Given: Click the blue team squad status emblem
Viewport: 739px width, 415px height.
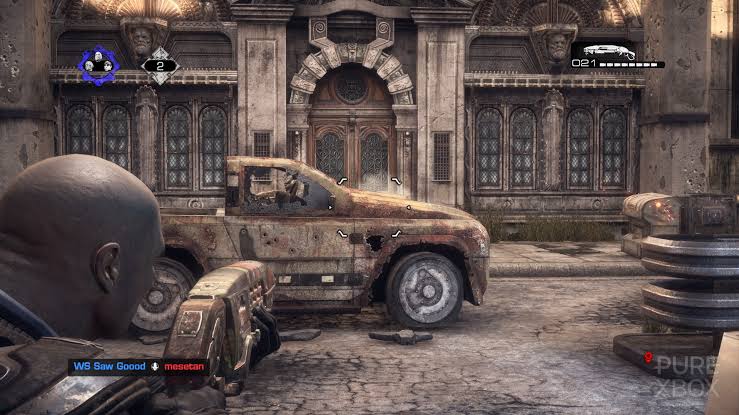Looking at the screenshot, I should pyautogui.click(x=99, y=66).
